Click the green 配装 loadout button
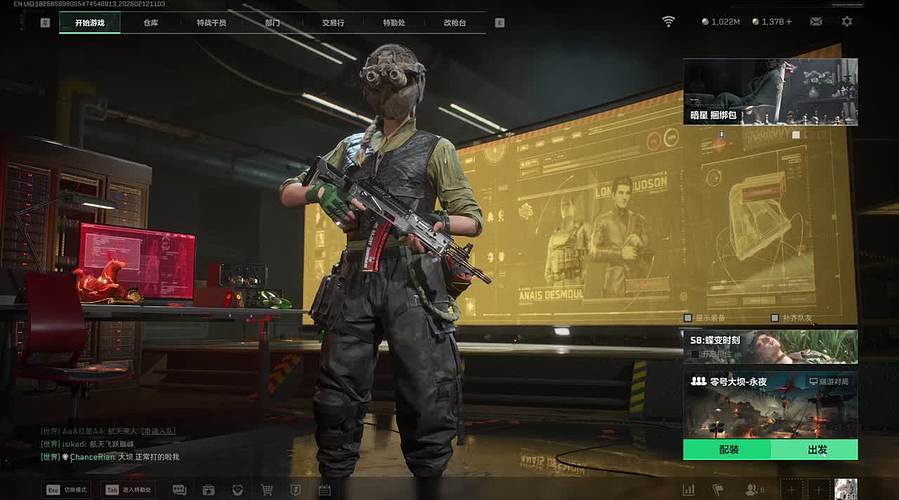Viewport: 899px width, 500px height. pos(727,450)
